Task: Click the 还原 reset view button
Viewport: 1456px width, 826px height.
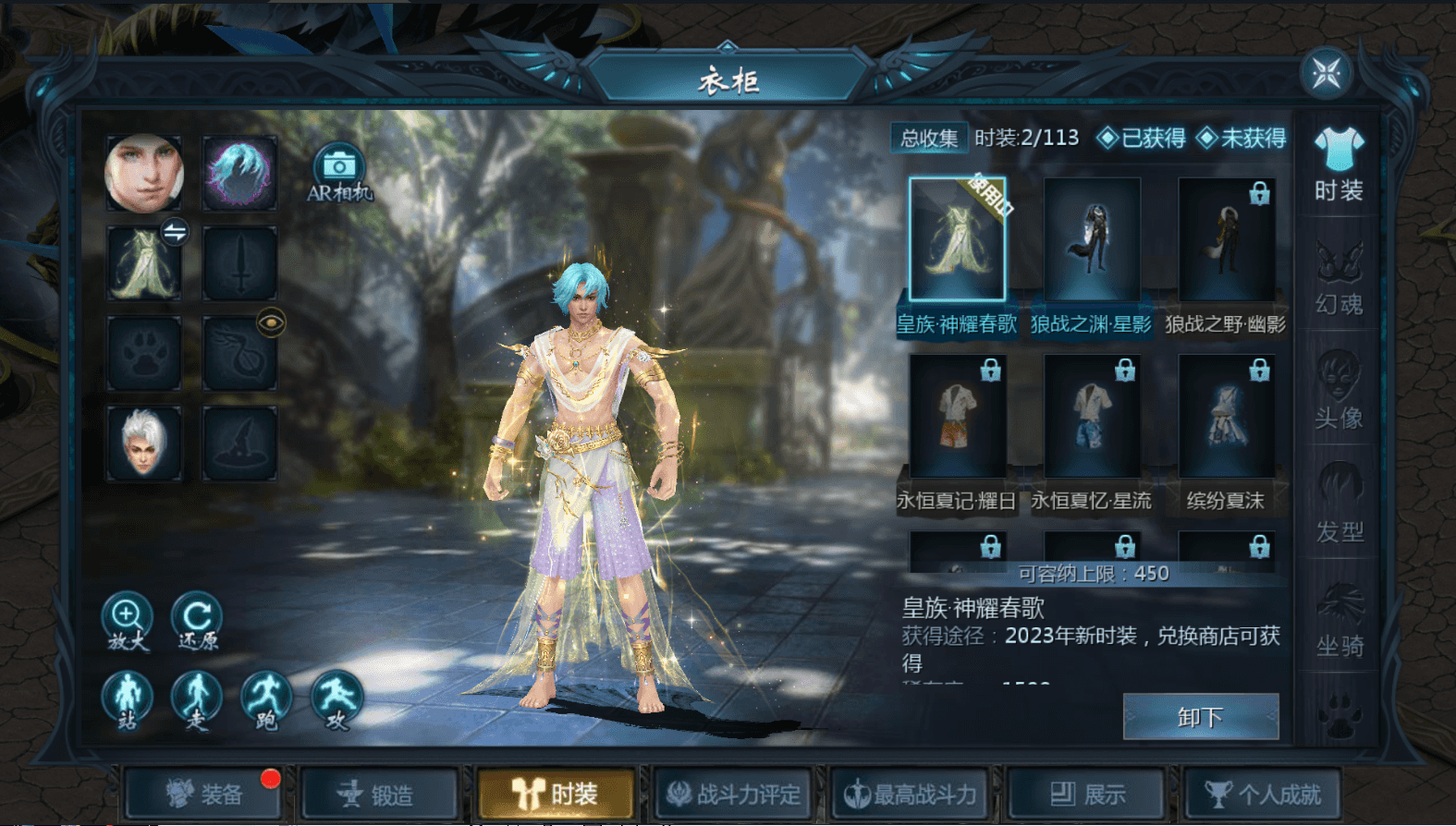Action: 197,621
